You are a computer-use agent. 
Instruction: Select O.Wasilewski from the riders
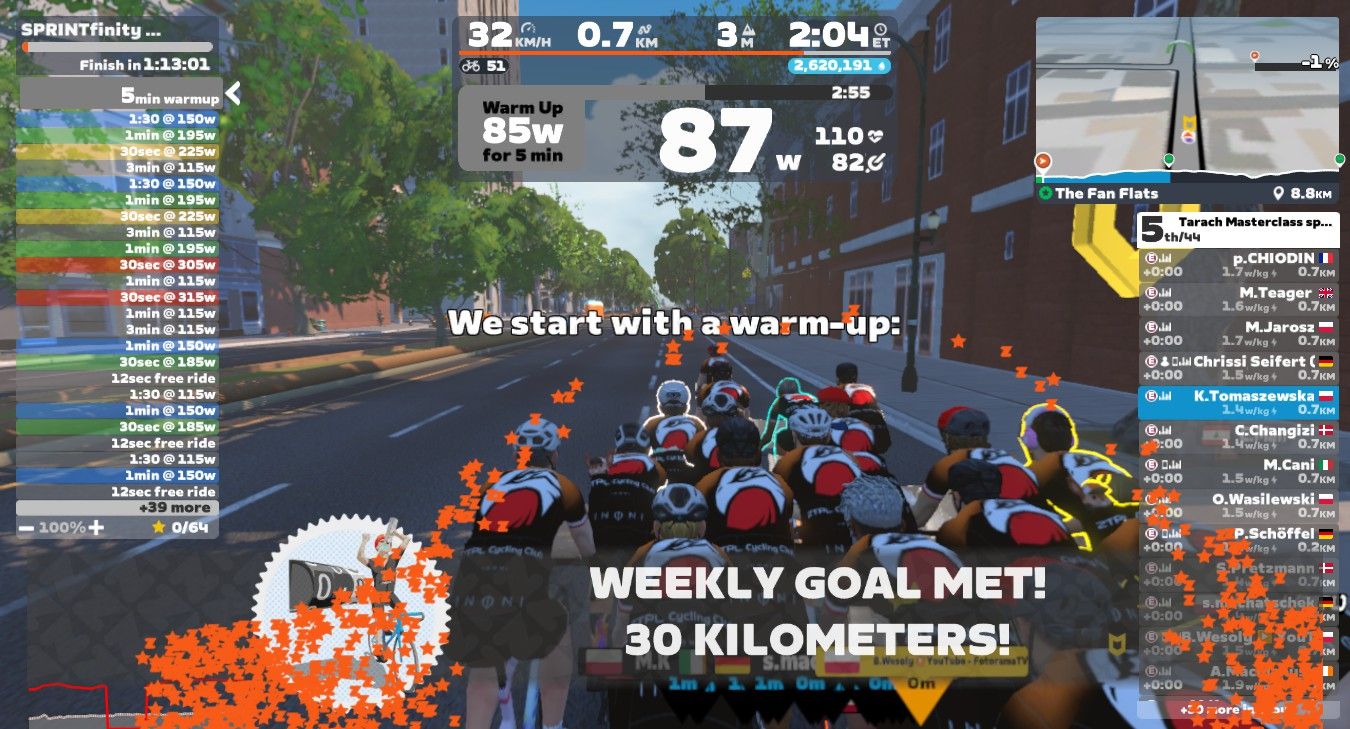tap(1238, 504)
